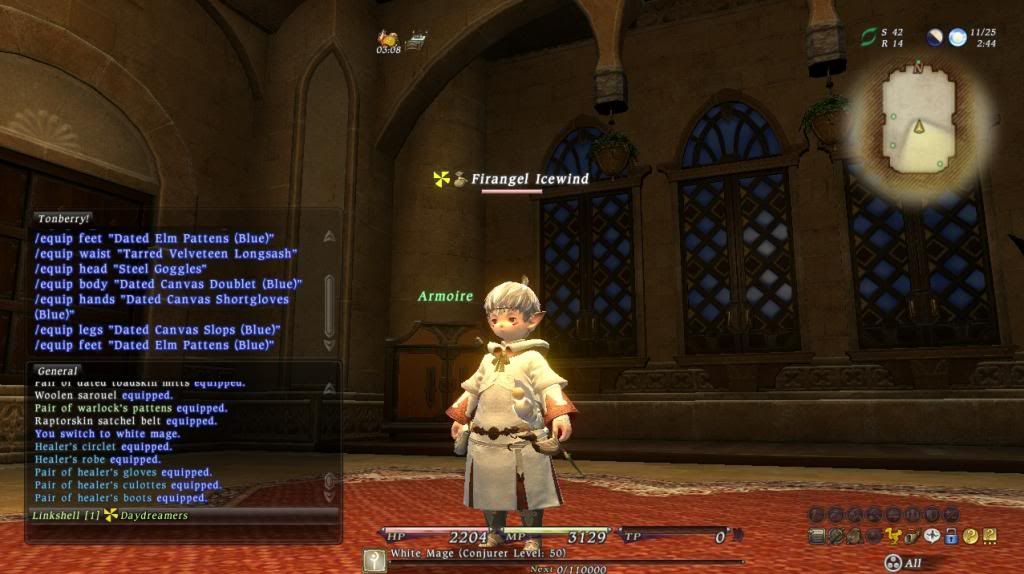Select the yellow chocobo icon
Viewport: 1024px width, 574px height.
(x=894, y=536)
